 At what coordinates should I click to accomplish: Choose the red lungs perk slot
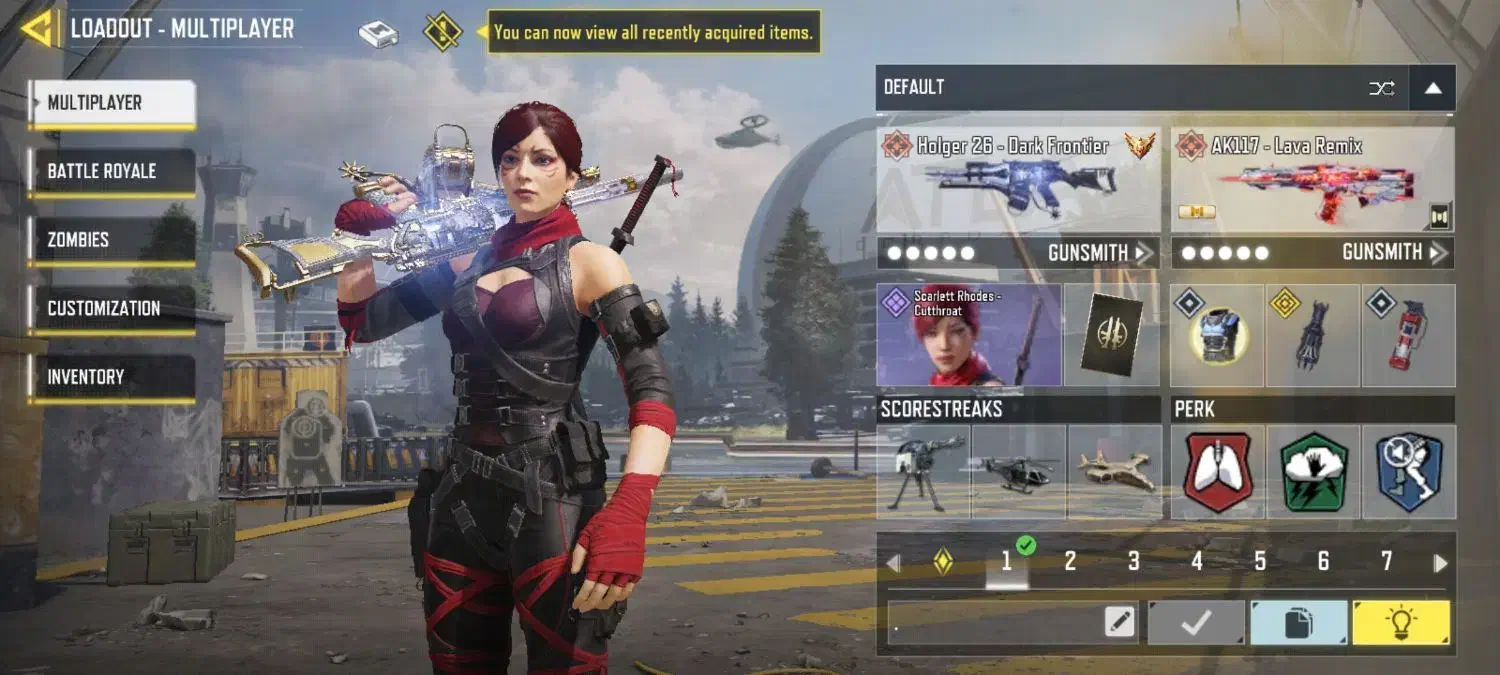point(1217,471)
